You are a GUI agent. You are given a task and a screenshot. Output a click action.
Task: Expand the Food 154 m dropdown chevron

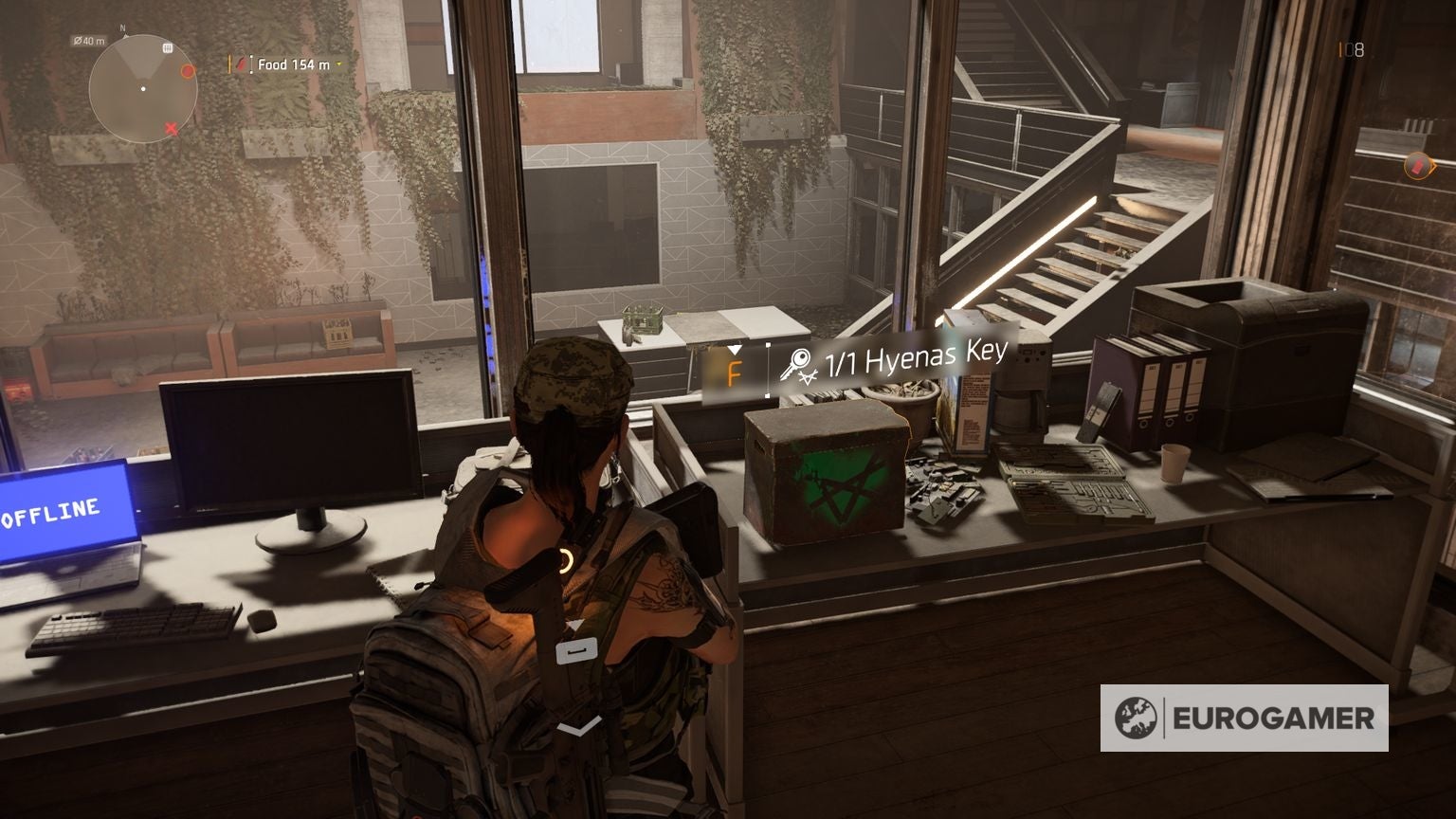click(337, 64)
